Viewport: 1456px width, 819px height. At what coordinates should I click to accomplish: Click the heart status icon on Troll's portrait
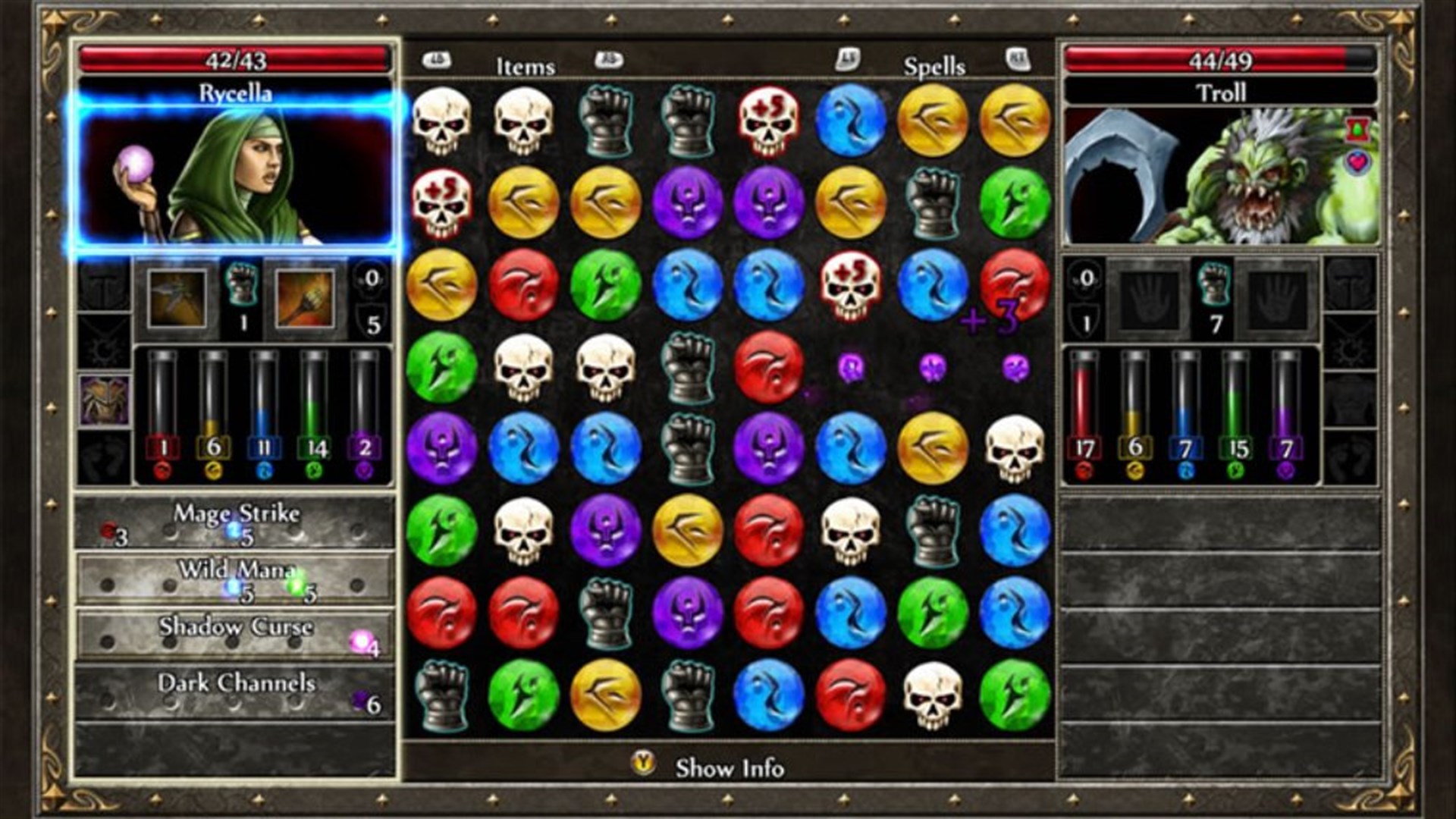(1358, 162)
